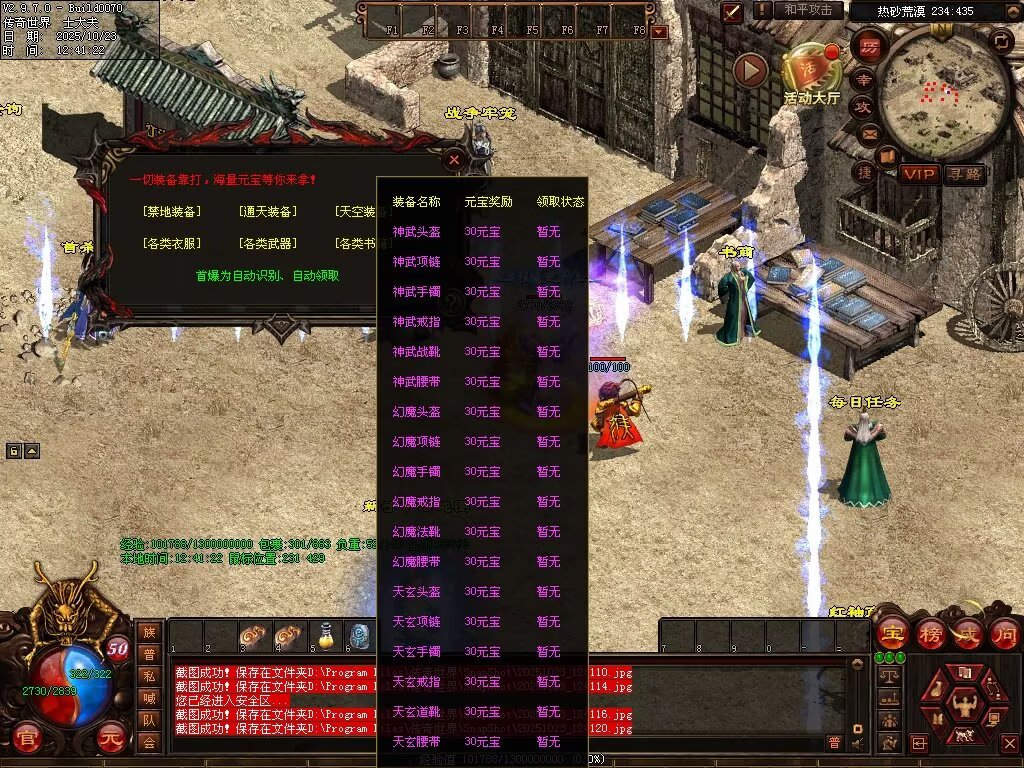This screenshot has height=768, width=1024.
Task: Open the 宝 treasure shop button
Action: [891, 634]
